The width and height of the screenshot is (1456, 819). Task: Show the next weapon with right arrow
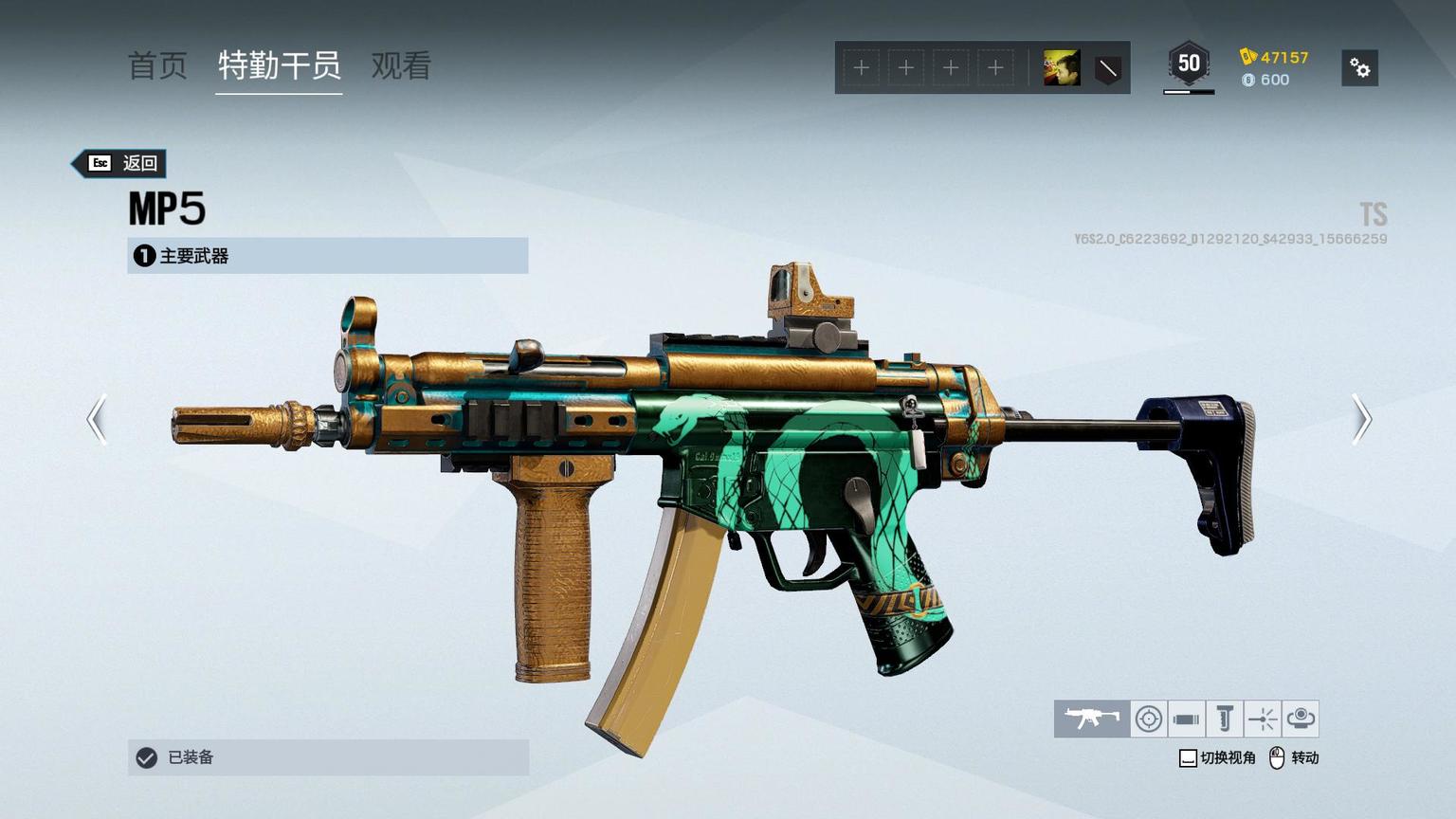tap(1361, 419)
